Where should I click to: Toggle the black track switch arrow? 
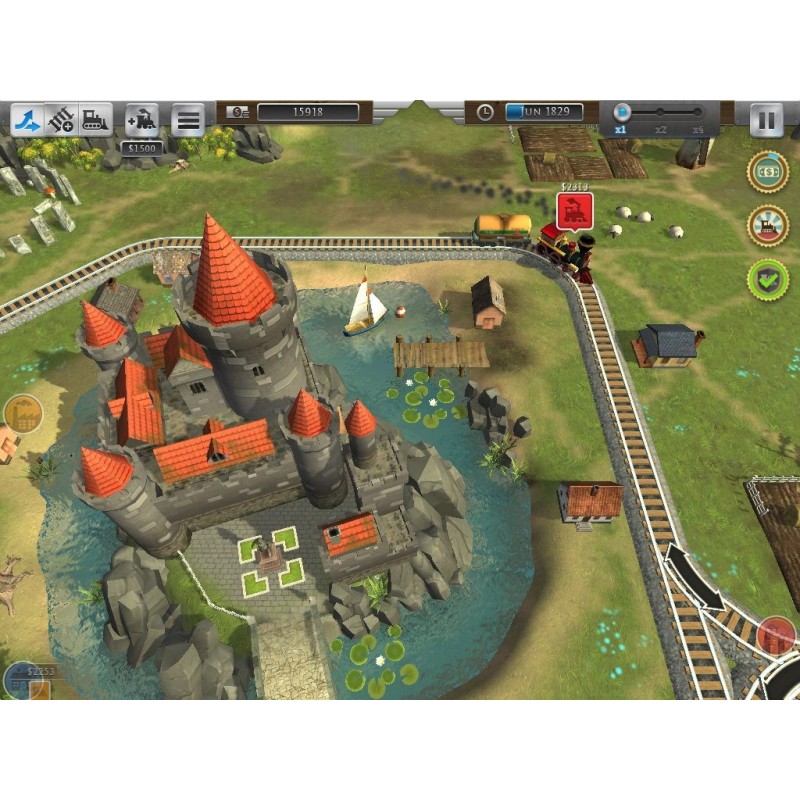point(694,577)
